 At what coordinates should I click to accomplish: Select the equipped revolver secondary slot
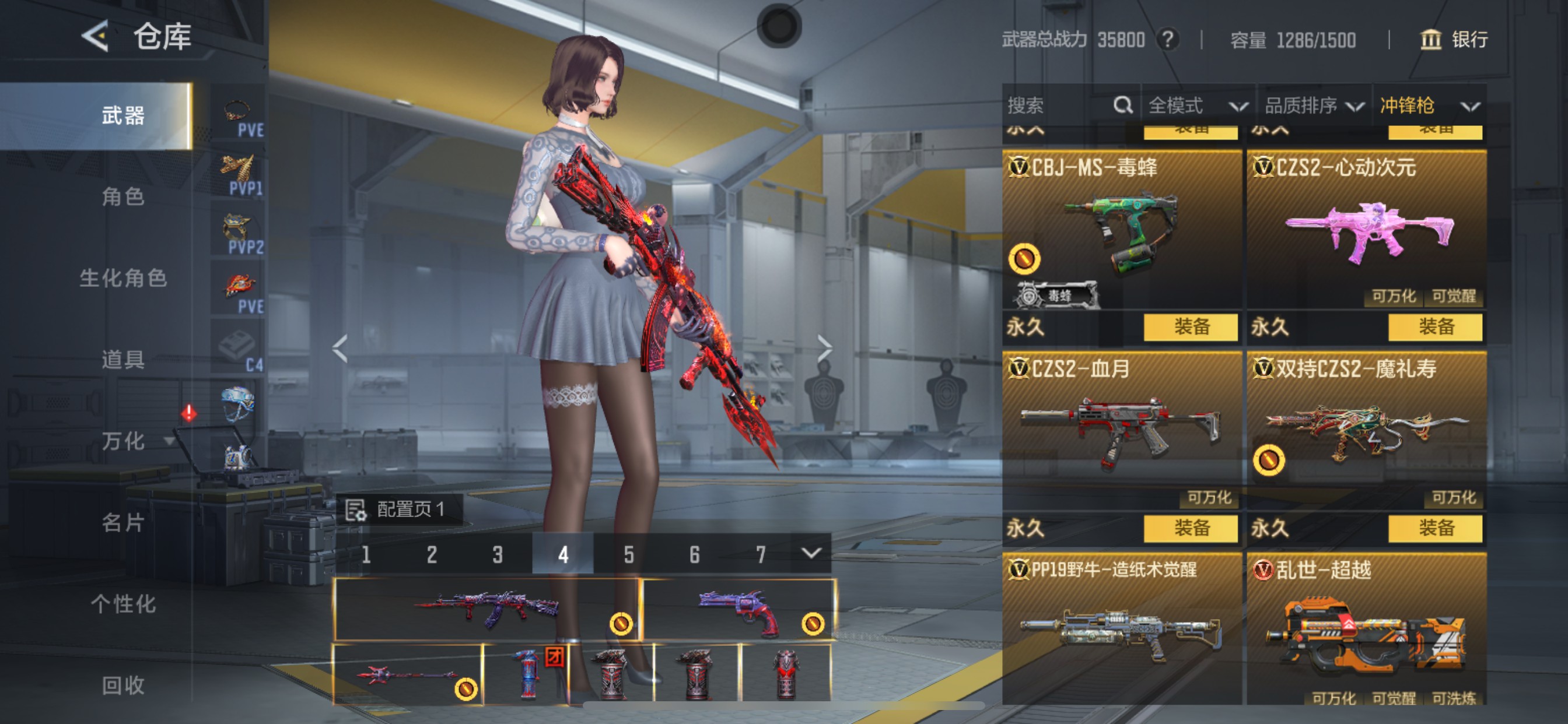739,609
